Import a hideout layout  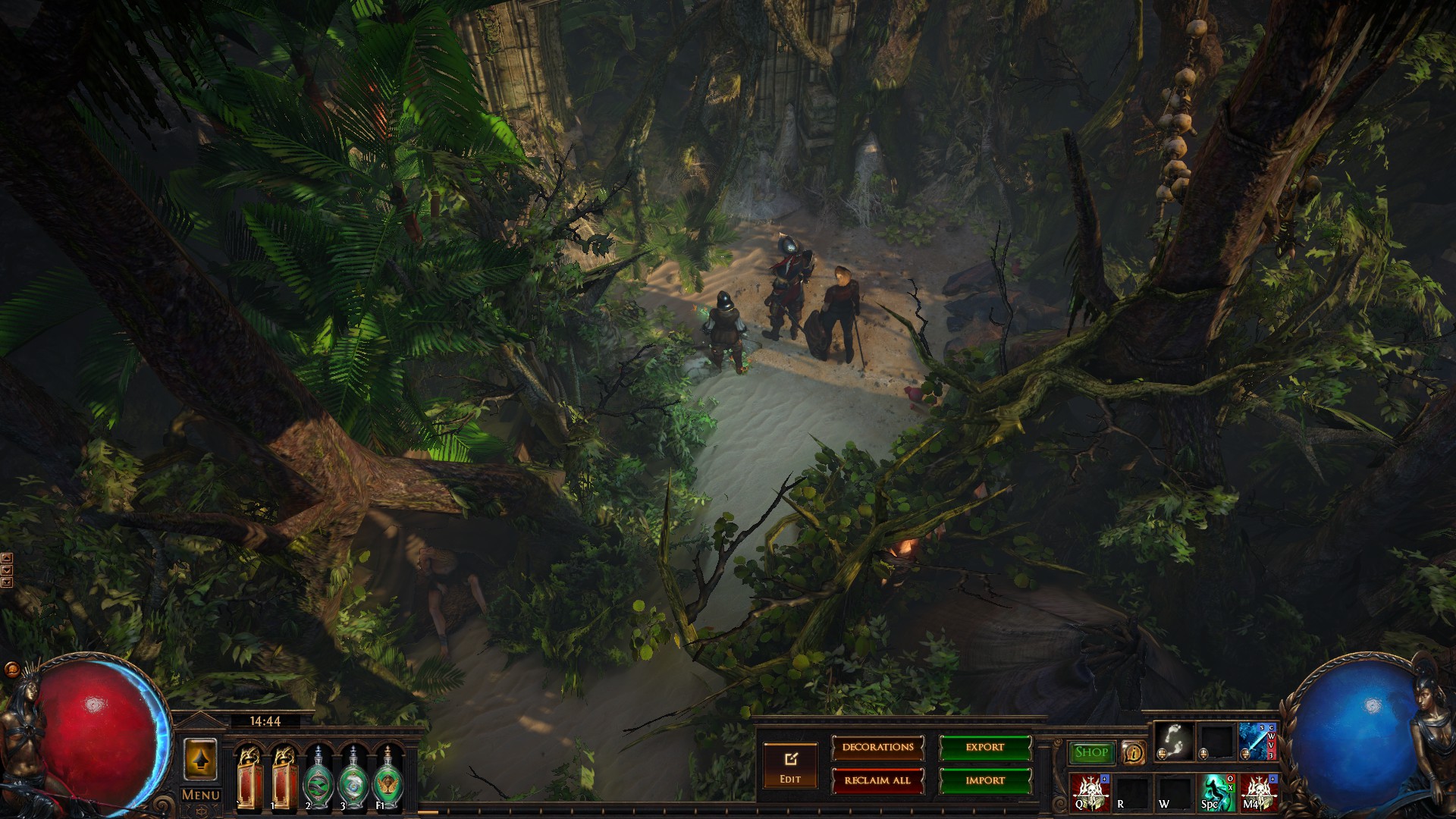985,780
